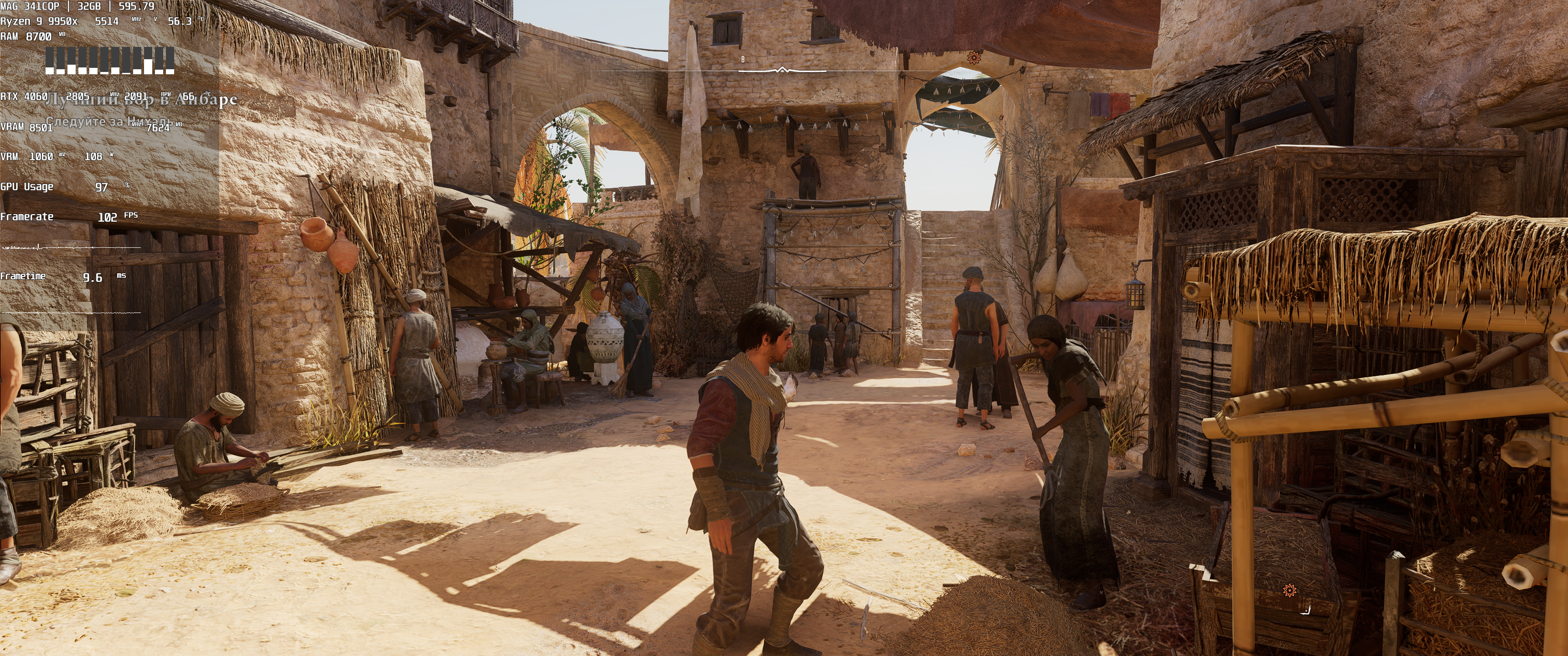Select the orange star marker above the archway

[975, 58]
